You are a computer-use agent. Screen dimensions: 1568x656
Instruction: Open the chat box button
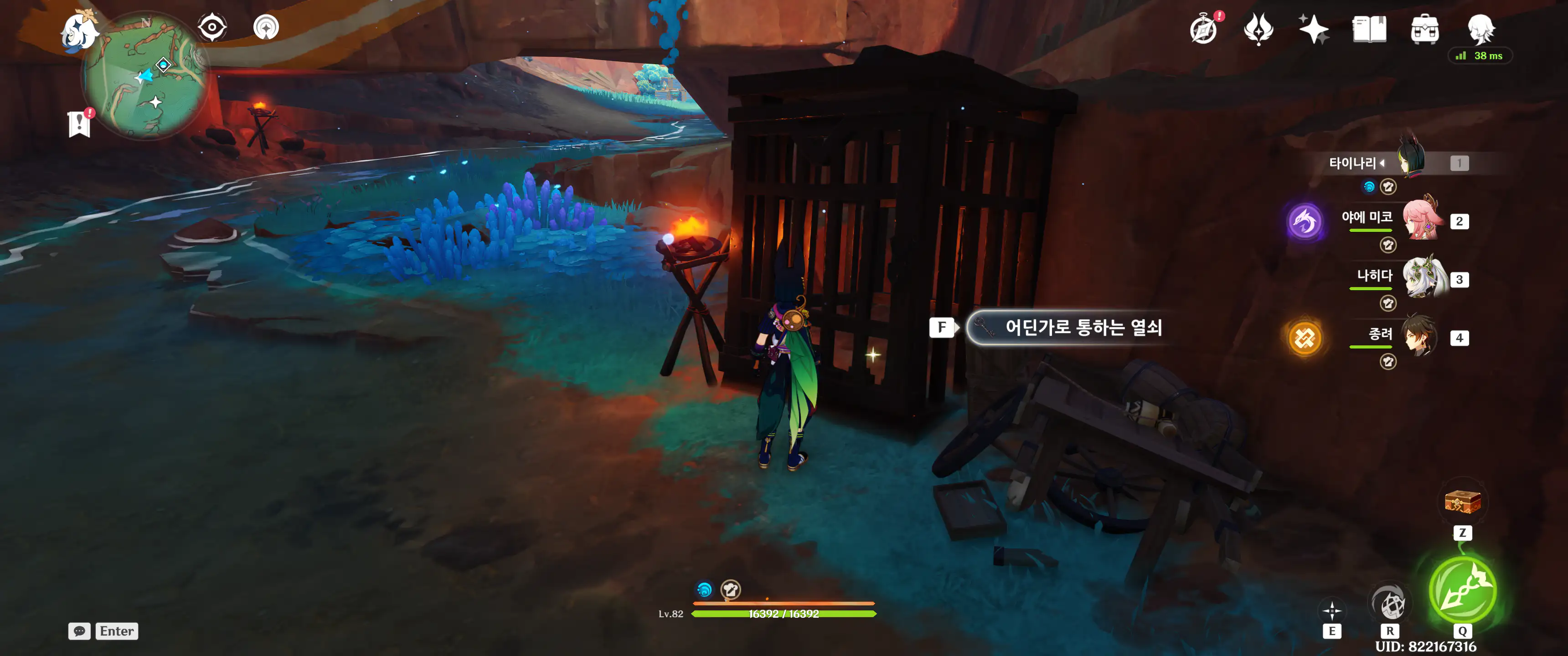pyautogui.click(x=80, y=631)
